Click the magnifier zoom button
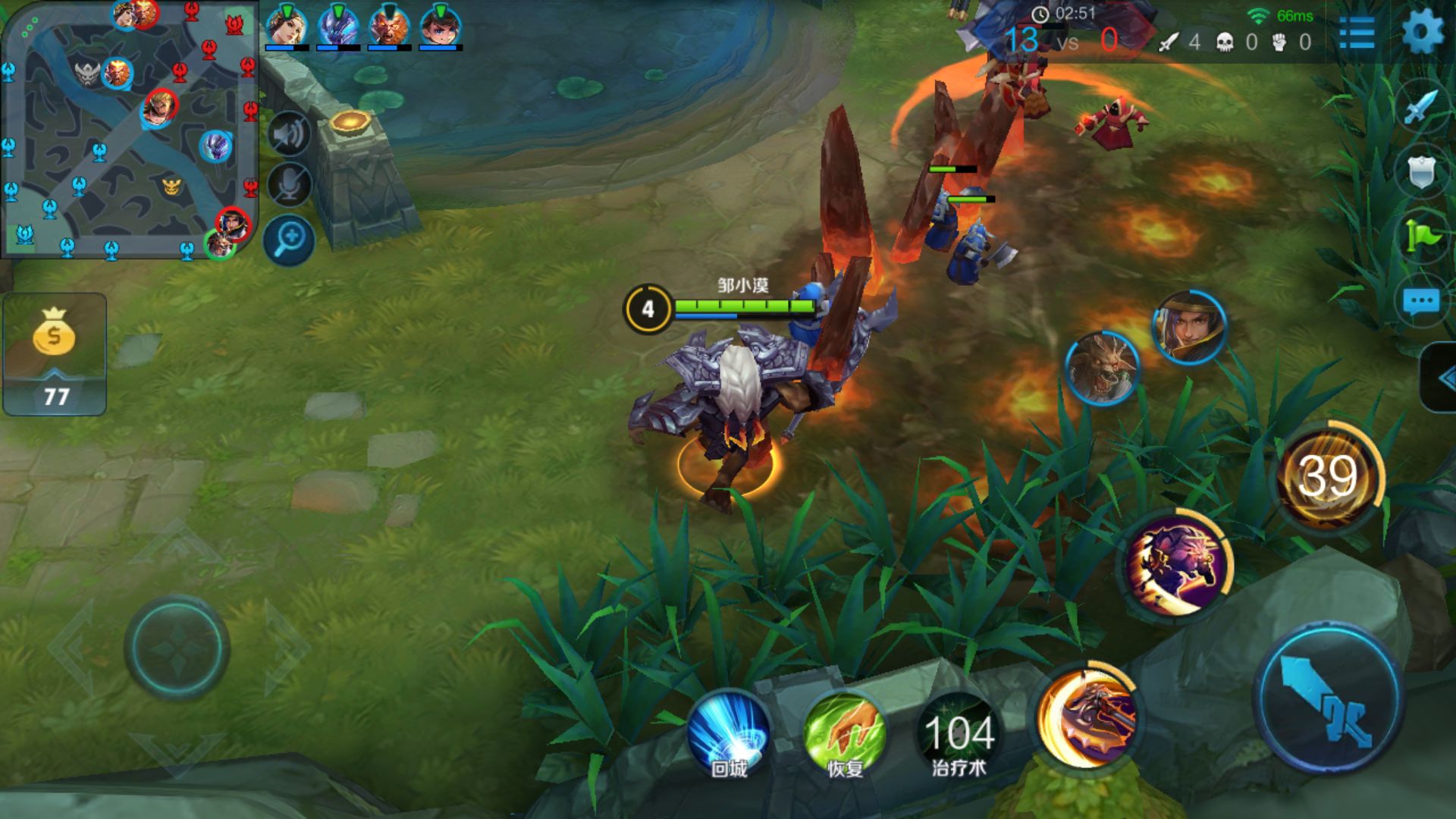1456x819 pixels. (x=289, y=240)
